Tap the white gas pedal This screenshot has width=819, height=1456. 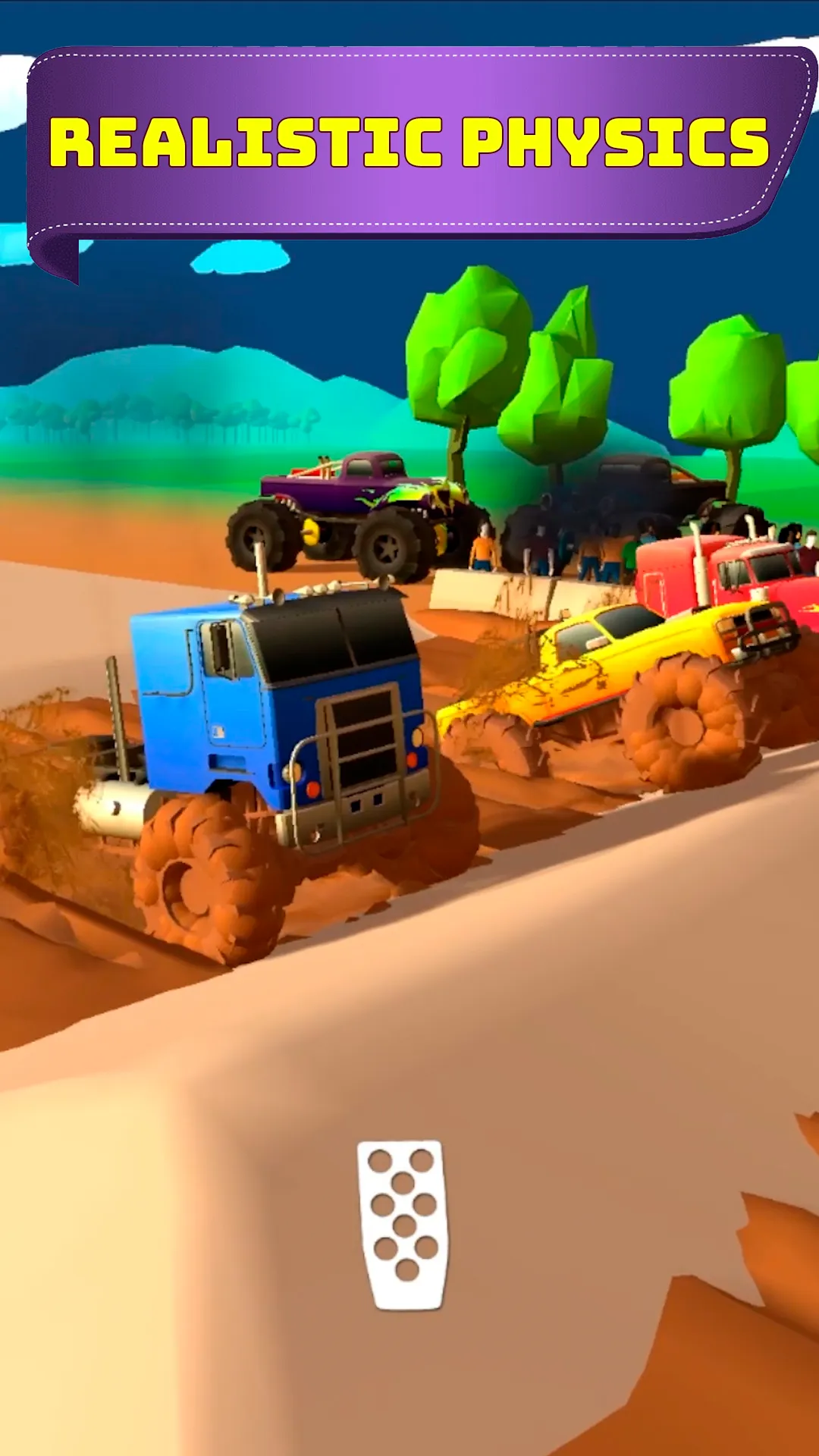click(403, 1224)
